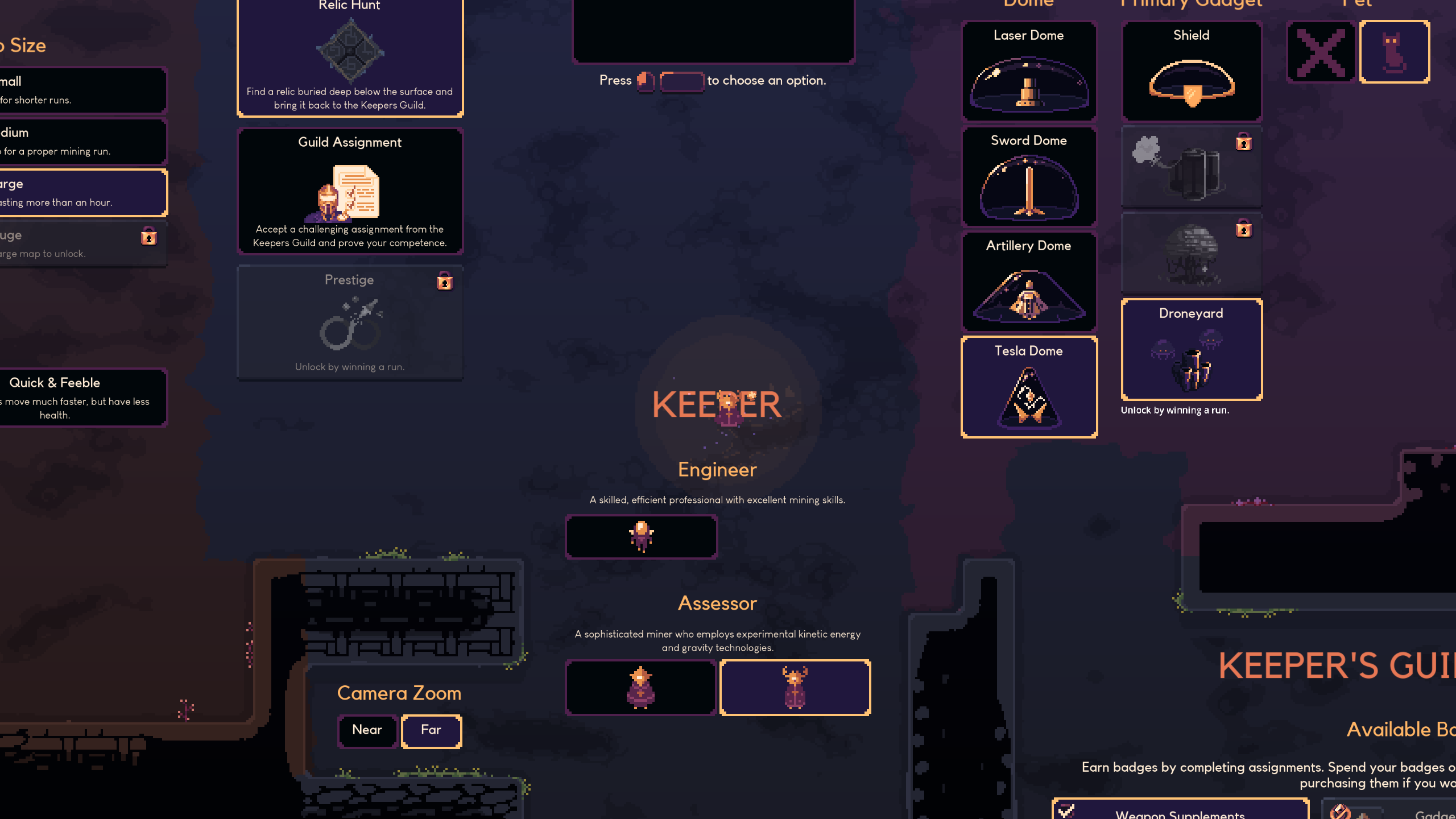Viewport: 1456px width, 819px height.
Task: Select the Droneyard gadget
Action: pyautogui.click(x=1192, y=349)
